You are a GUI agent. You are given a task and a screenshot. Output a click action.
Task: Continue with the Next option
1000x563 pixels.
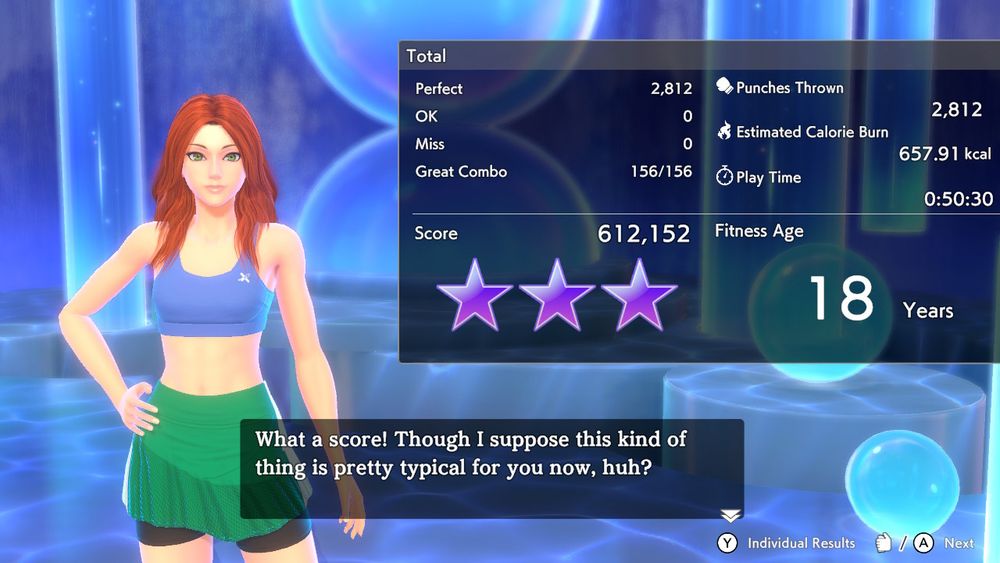tap(944, 543)
